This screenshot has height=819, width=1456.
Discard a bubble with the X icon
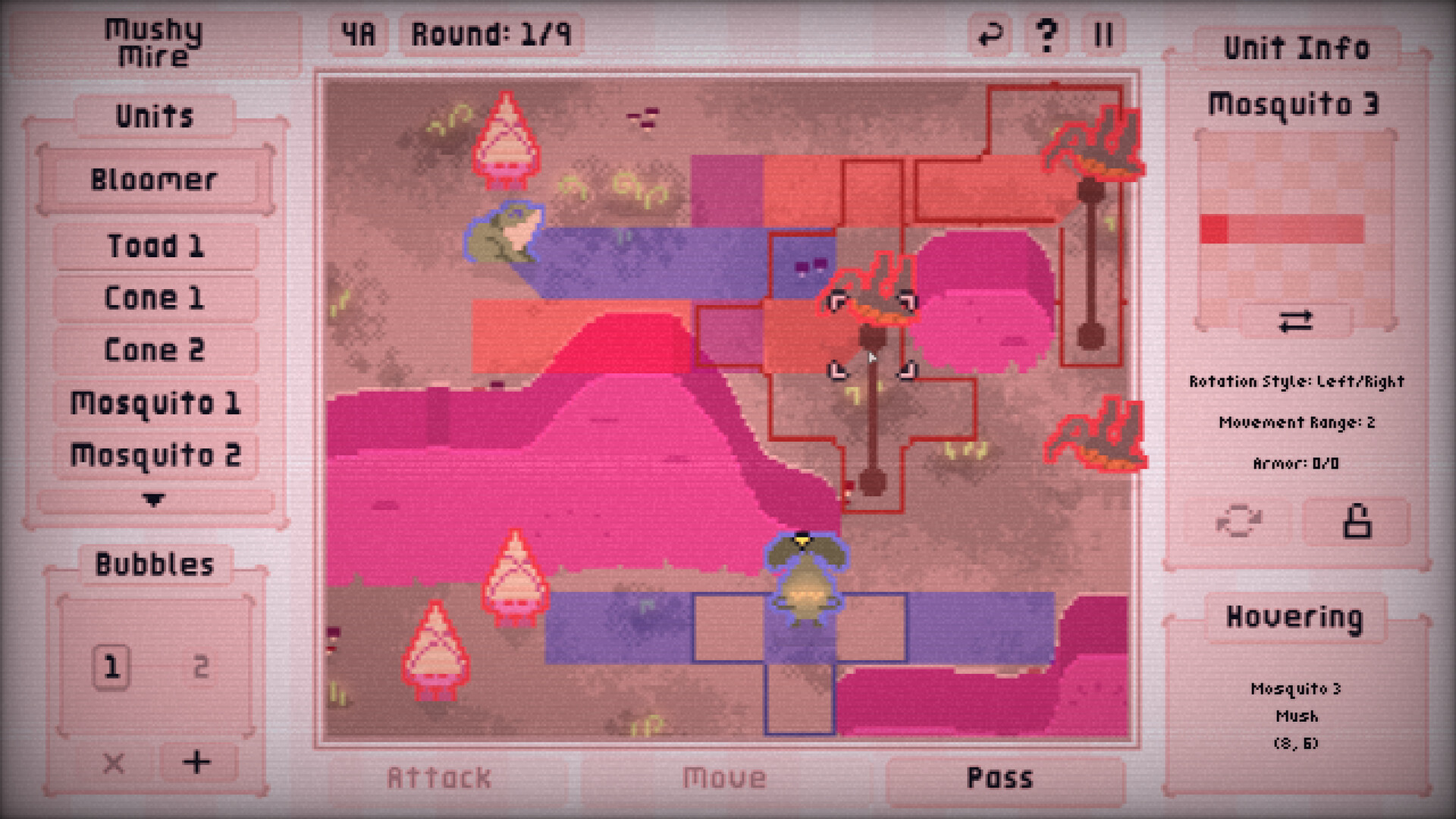pyautogui.click(x=114, y=764)
